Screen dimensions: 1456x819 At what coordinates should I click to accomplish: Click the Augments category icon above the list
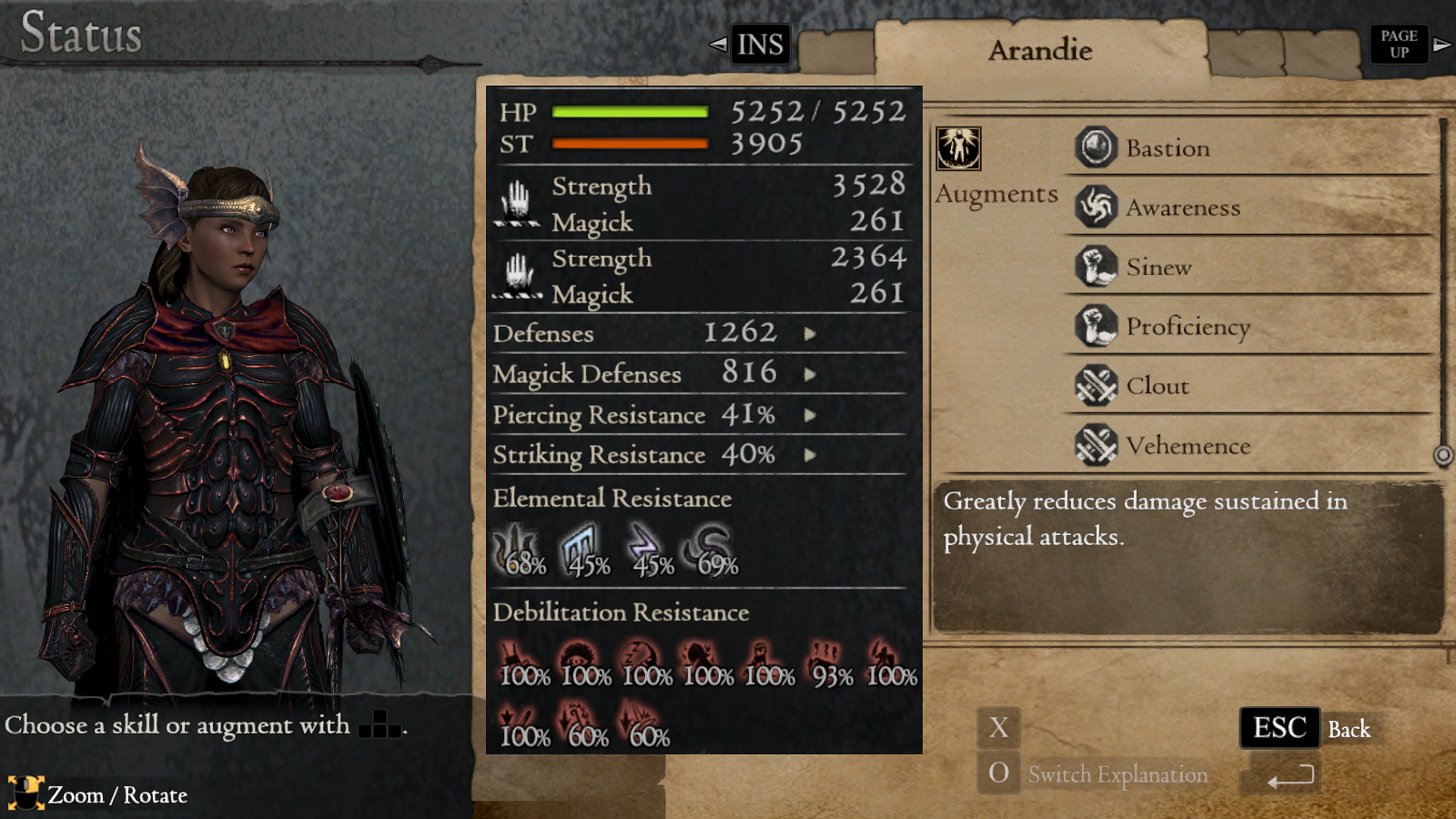960,148
